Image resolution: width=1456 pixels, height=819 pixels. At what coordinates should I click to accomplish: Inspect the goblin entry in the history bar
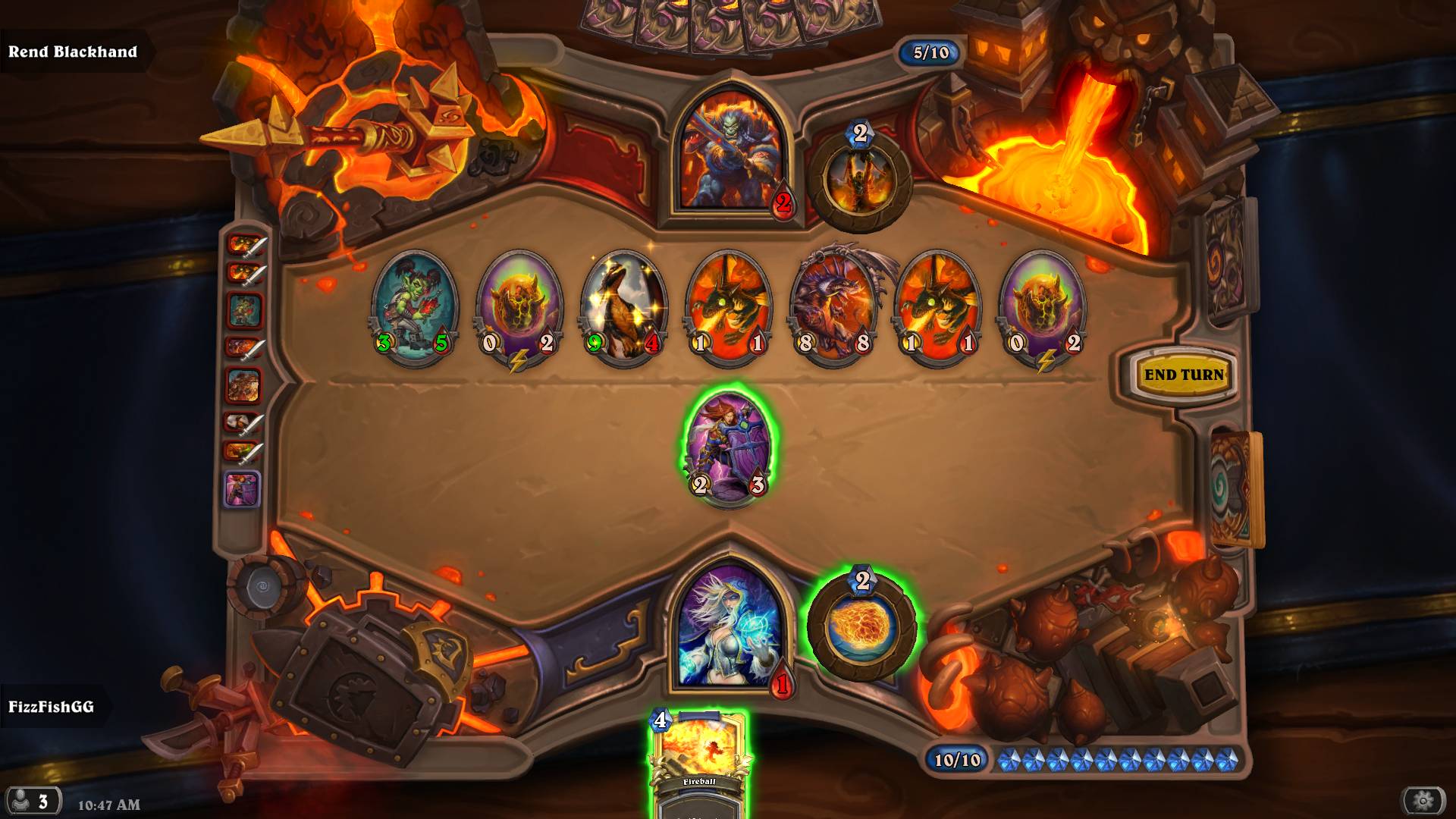point(244,310)
